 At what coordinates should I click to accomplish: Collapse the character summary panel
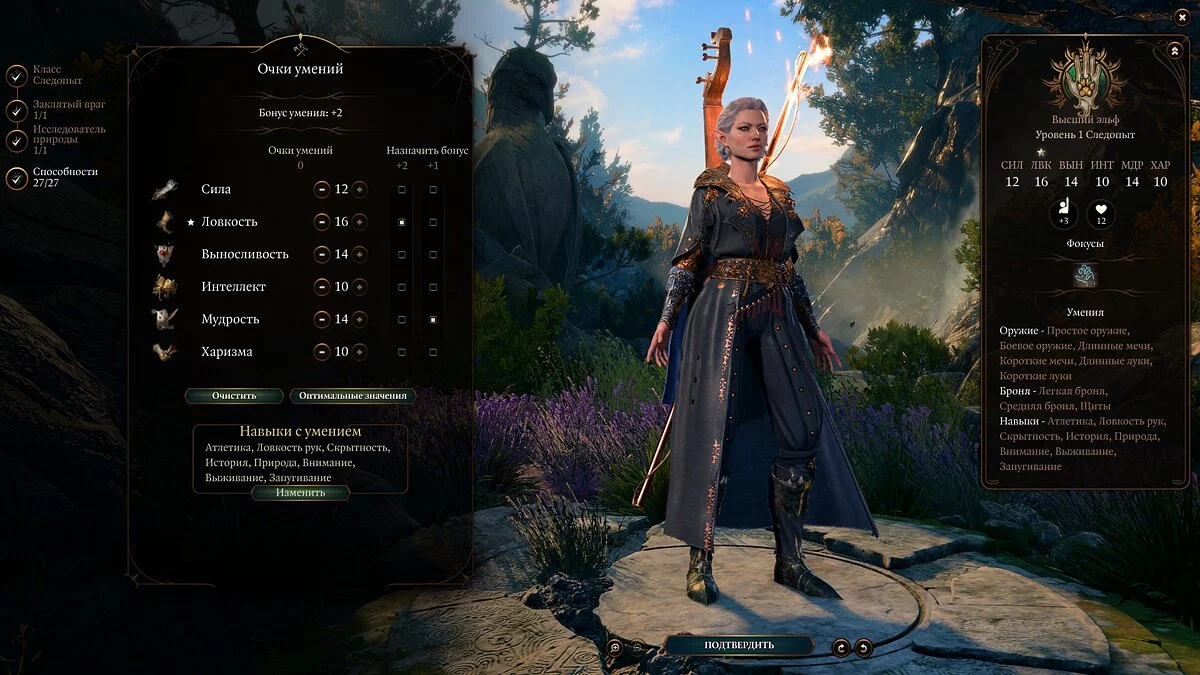coord(1174,50)
